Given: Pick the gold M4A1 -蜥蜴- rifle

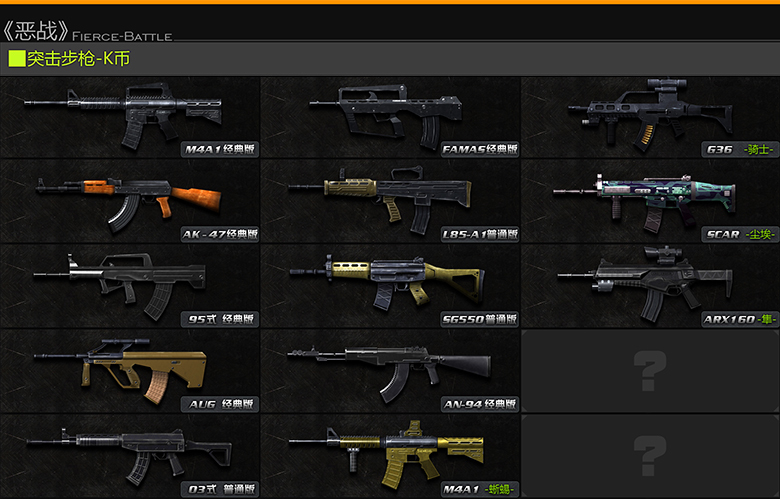Looking at the screenshot, I should point(390,456).
